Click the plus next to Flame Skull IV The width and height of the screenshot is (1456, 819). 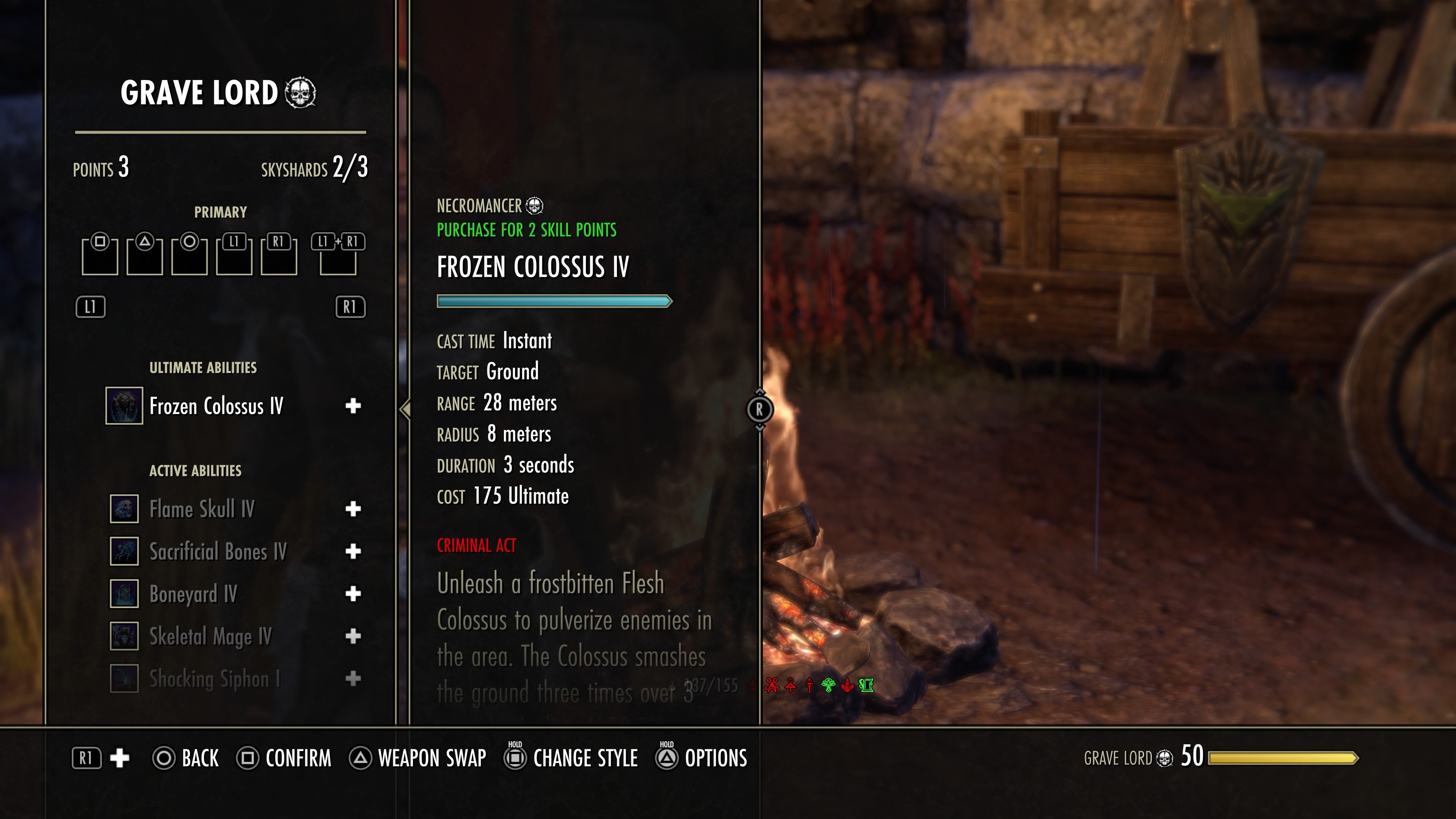pos(353,509)
